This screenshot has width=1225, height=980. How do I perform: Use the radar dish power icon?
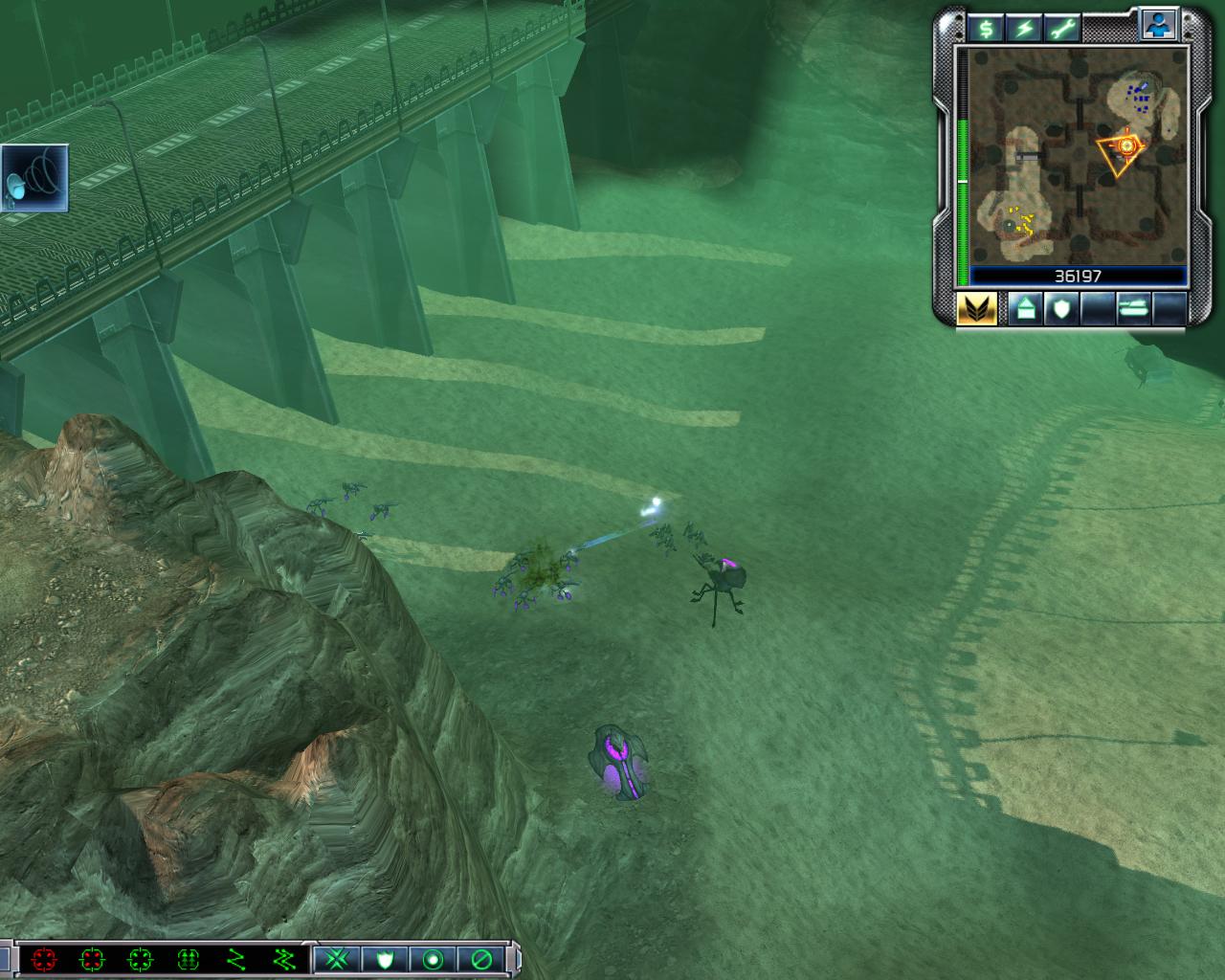coord(35,178)
